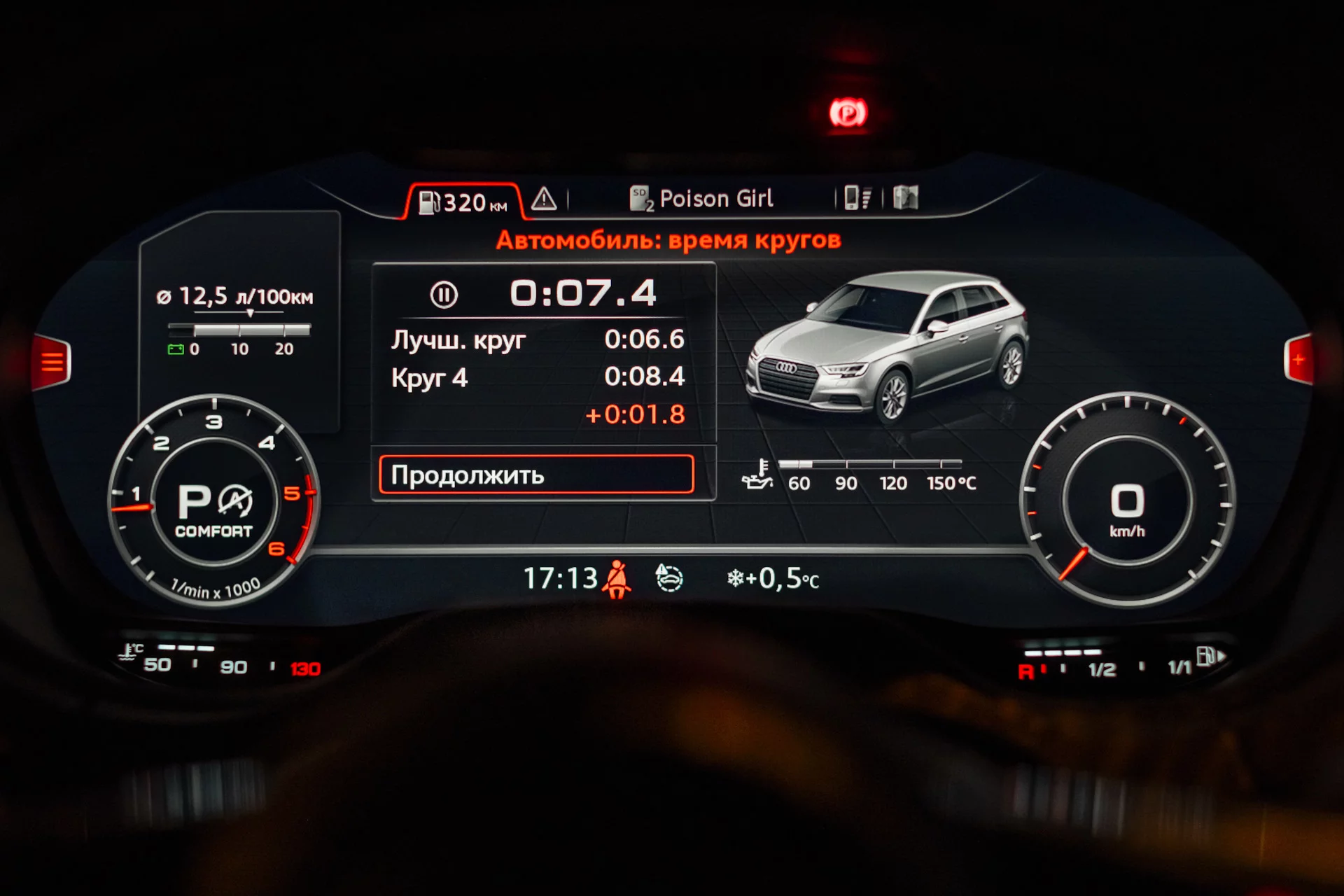The height and width of the screenshot is (896, 1344).
Task: Switch to the phone signal tab
Action: 857,198
